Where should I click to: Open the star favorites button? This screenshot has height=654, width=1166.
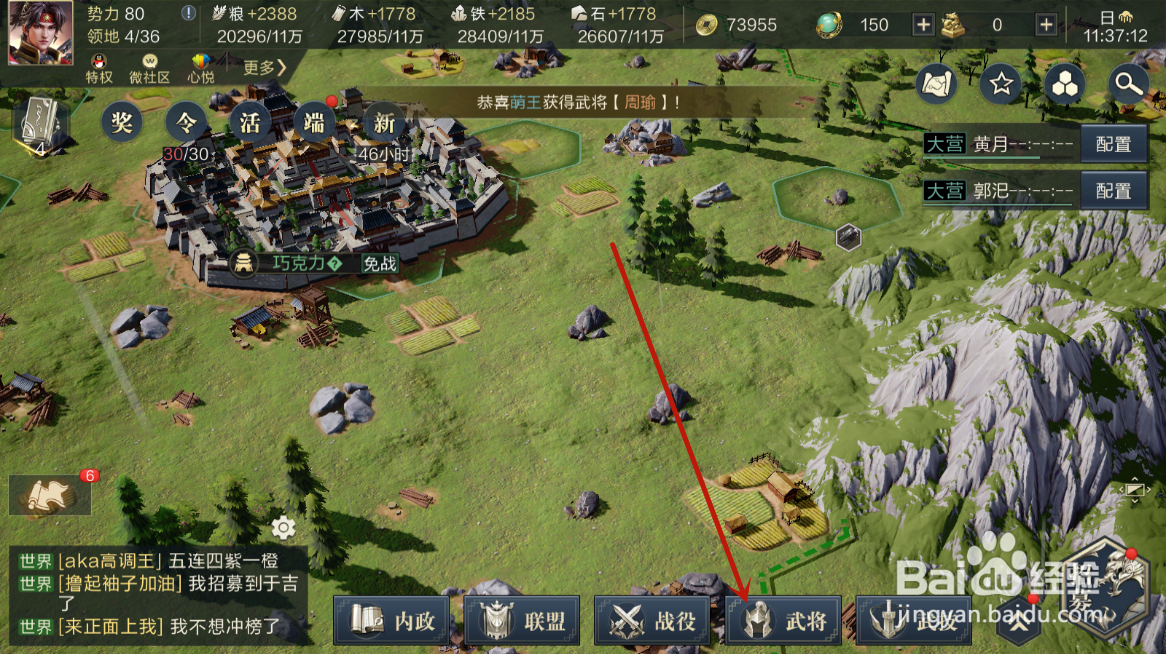pos(1000,85)
